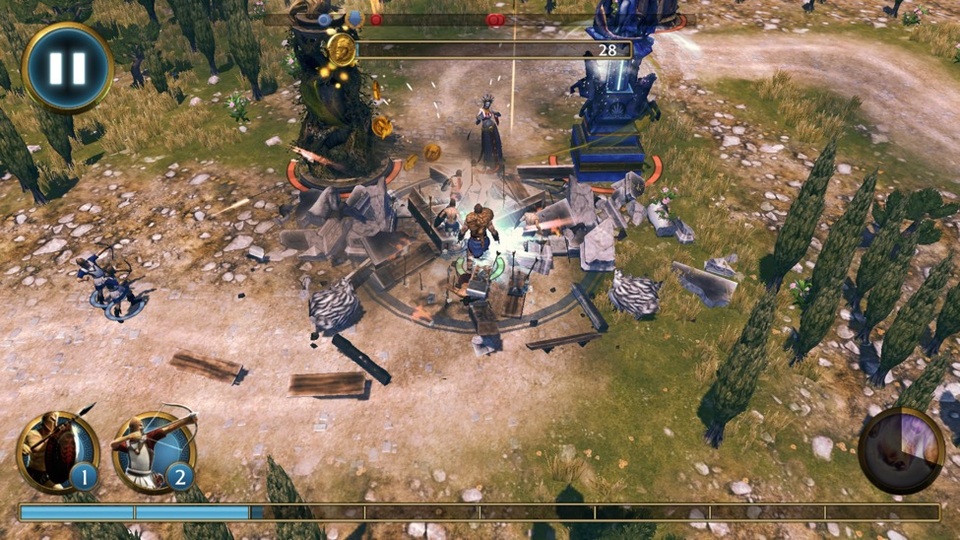Activate the round special ability button
This screenshot has height=540, width=960.
click(901, 450)
